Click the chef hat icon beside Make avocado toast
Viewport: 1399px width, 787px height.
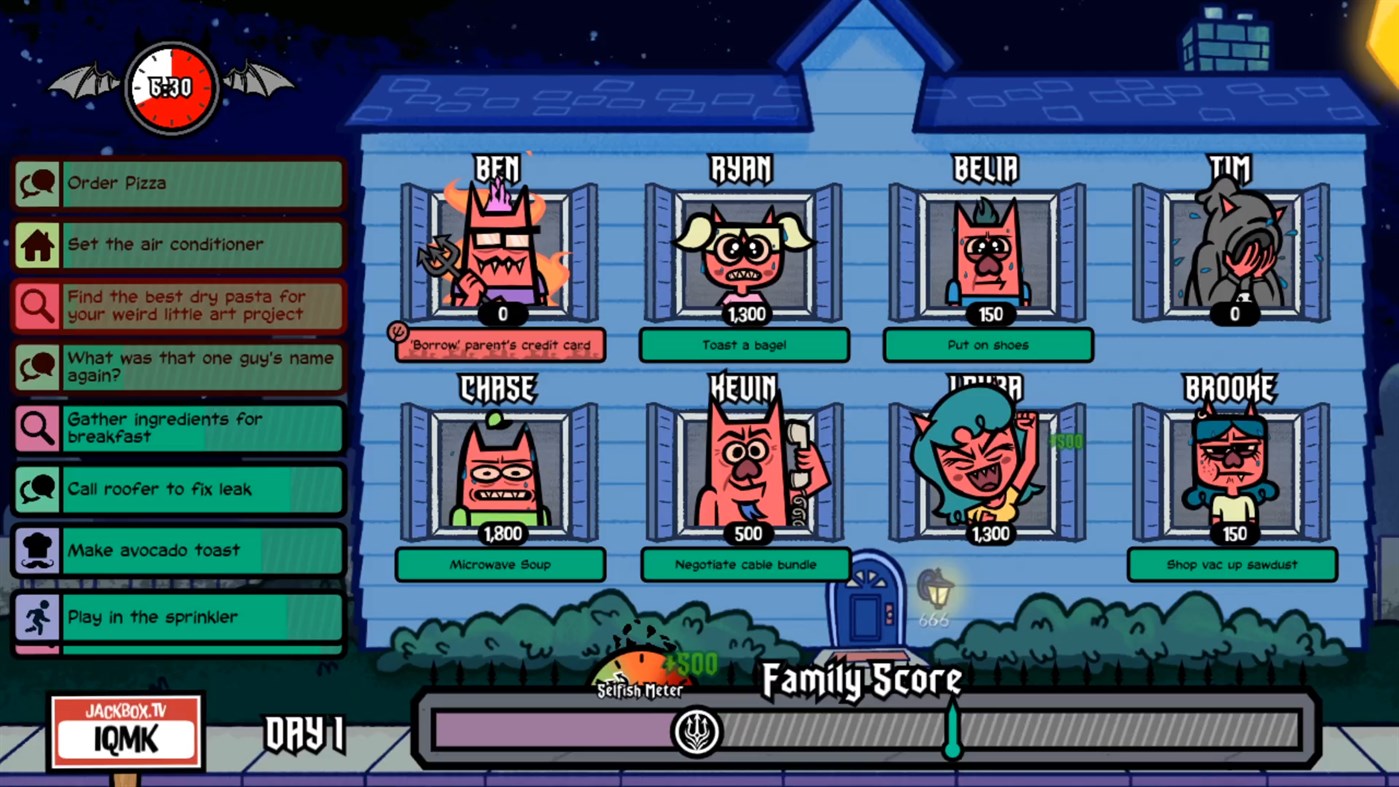pyautogui.click(x=37, y=550)
